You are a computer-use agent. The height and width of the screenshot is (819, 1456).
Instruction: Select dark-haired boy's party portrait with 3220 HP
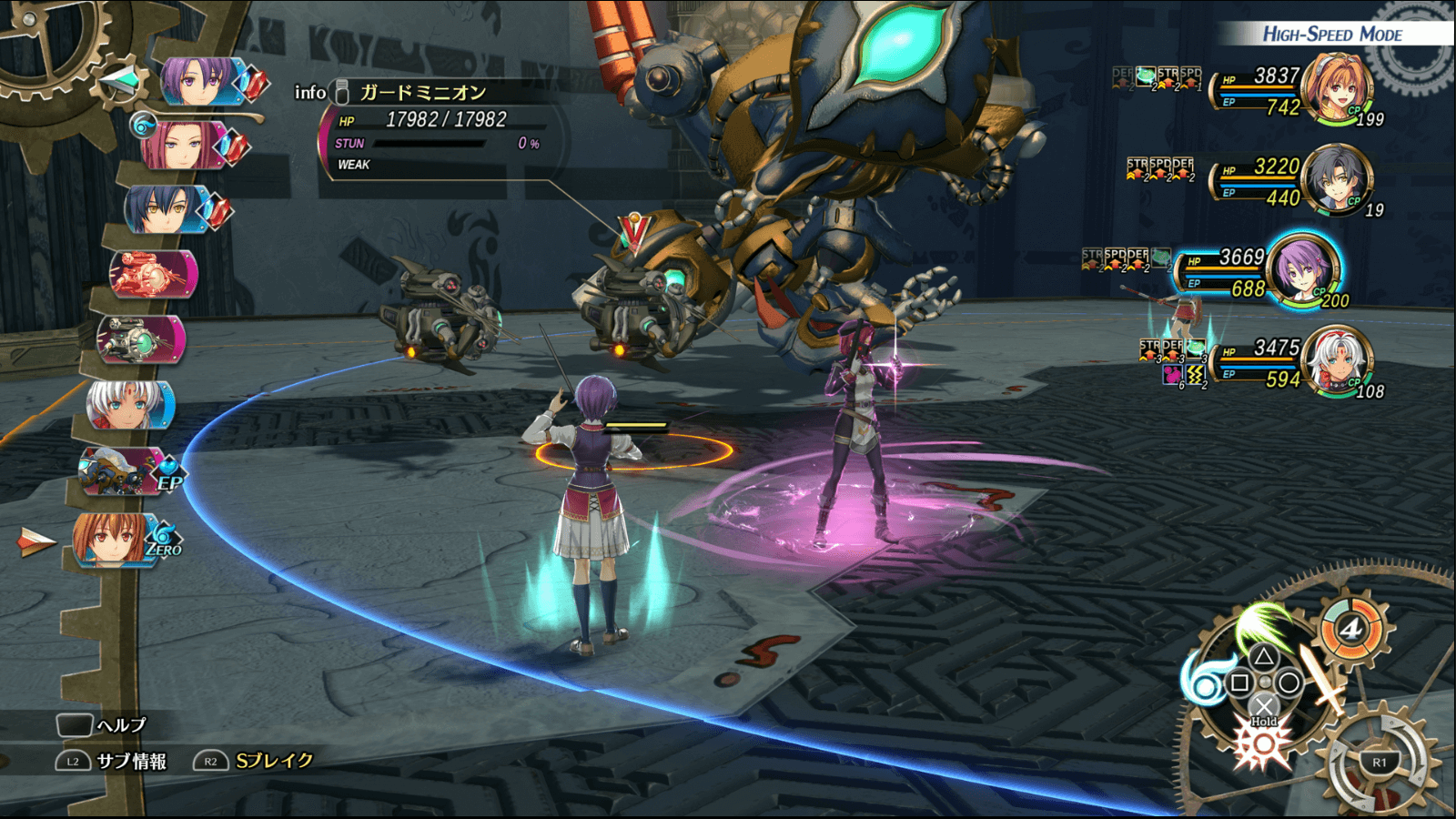tap(1336, 179)
